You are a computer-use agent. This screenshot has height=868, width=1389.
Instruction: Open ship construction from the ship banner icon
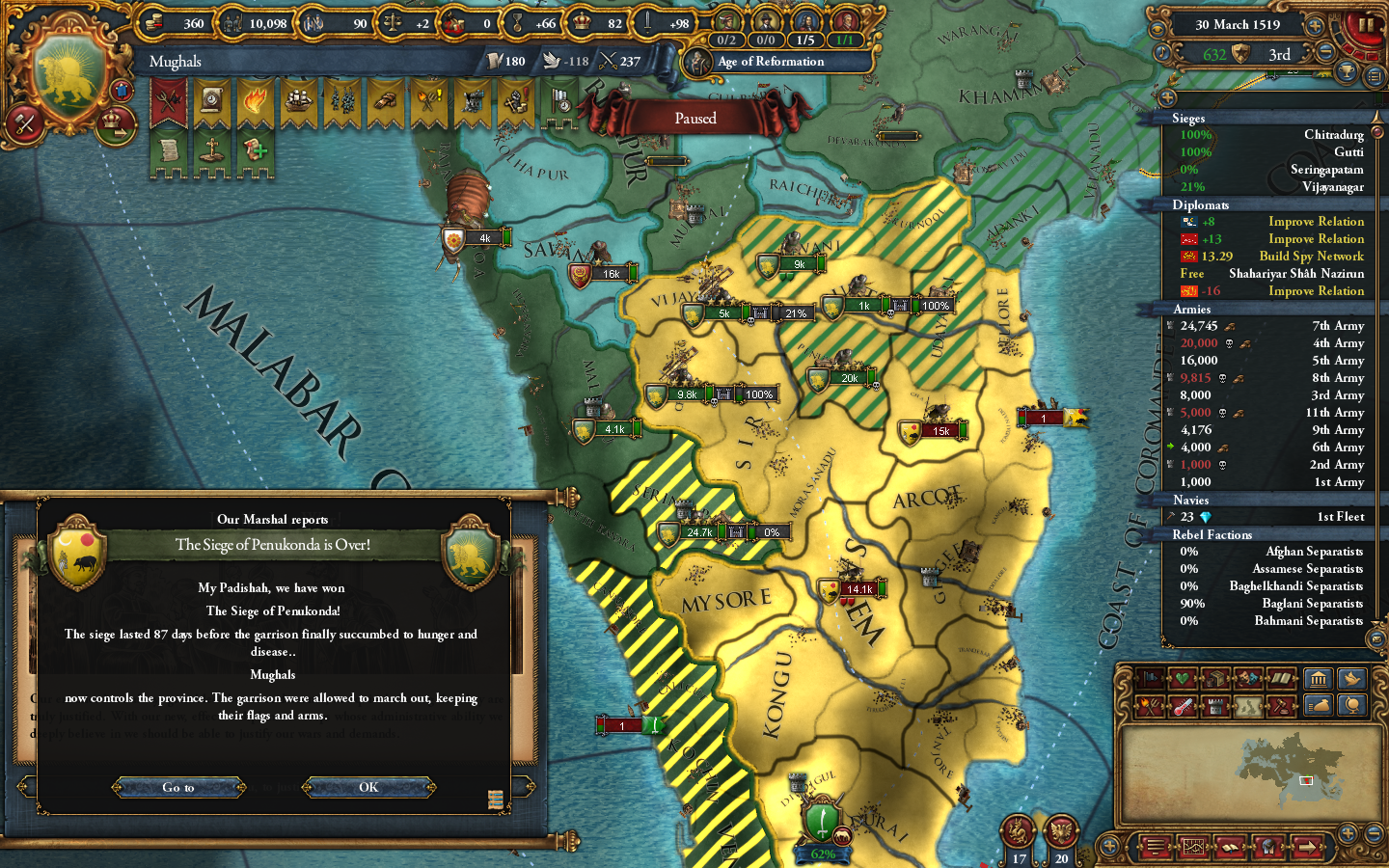click(x=298, y=99)
